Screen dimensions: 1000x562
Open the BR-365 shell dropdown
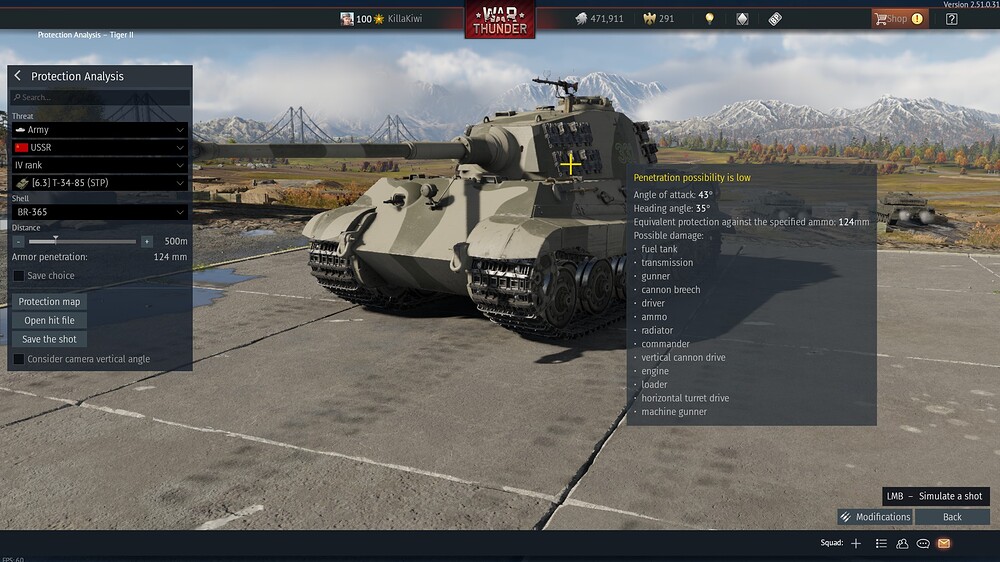100,212
